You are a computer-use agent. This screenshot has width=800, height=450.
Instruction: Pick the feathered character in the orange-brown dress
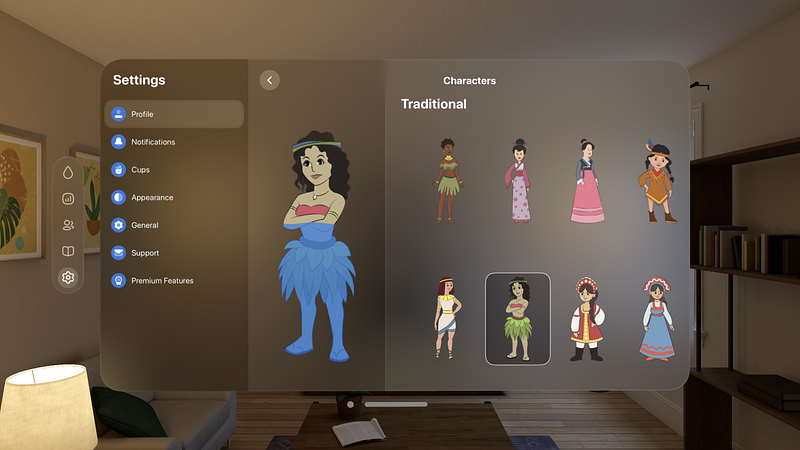coord(657,182)
